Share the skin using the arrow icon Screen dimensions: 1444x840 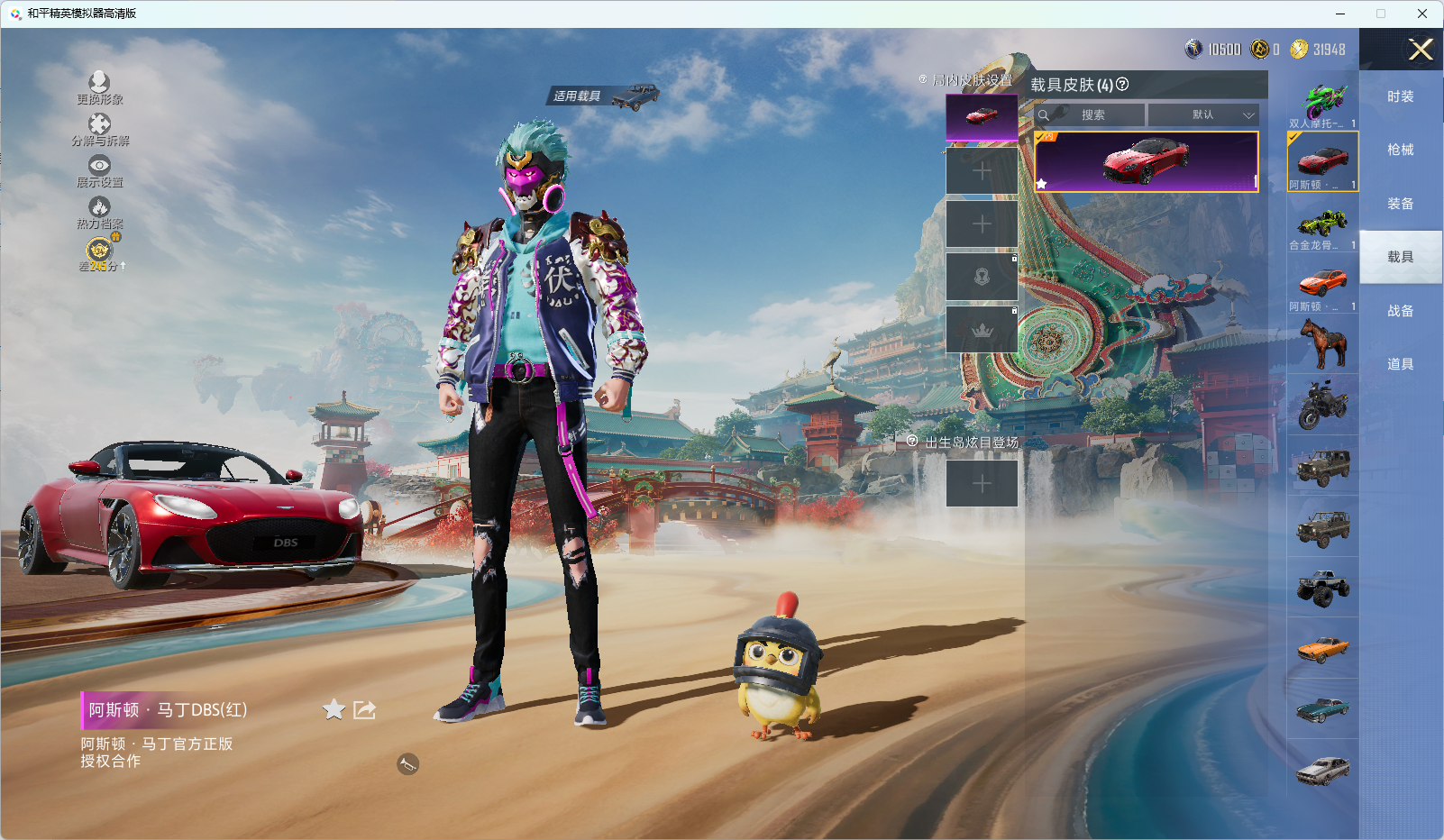coord(365,710)
